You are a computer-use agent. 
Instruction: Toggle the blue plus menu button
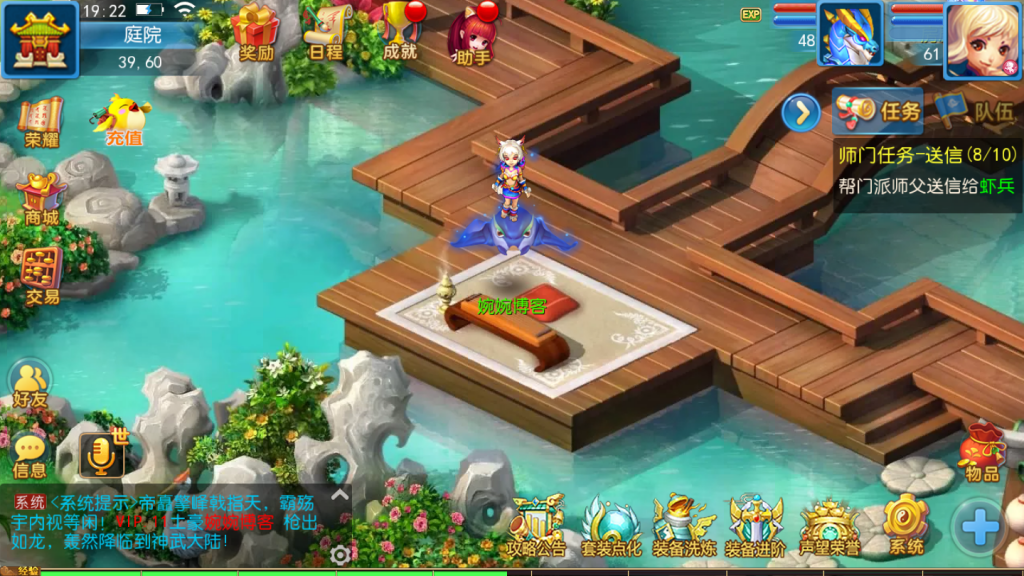pos(979,526)
